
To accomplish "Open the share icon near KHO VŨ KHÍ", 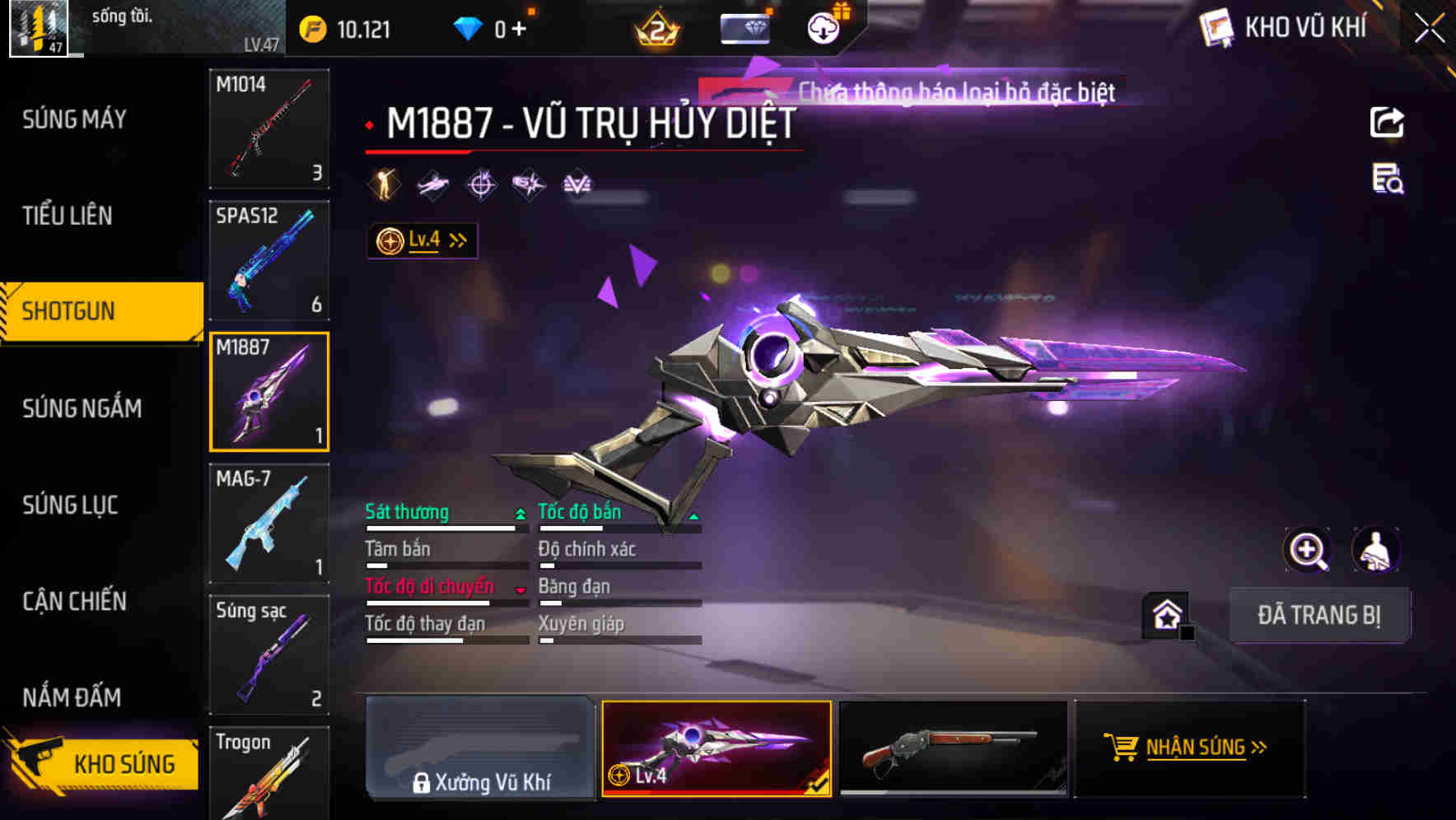I will (x=1386, y=122).
